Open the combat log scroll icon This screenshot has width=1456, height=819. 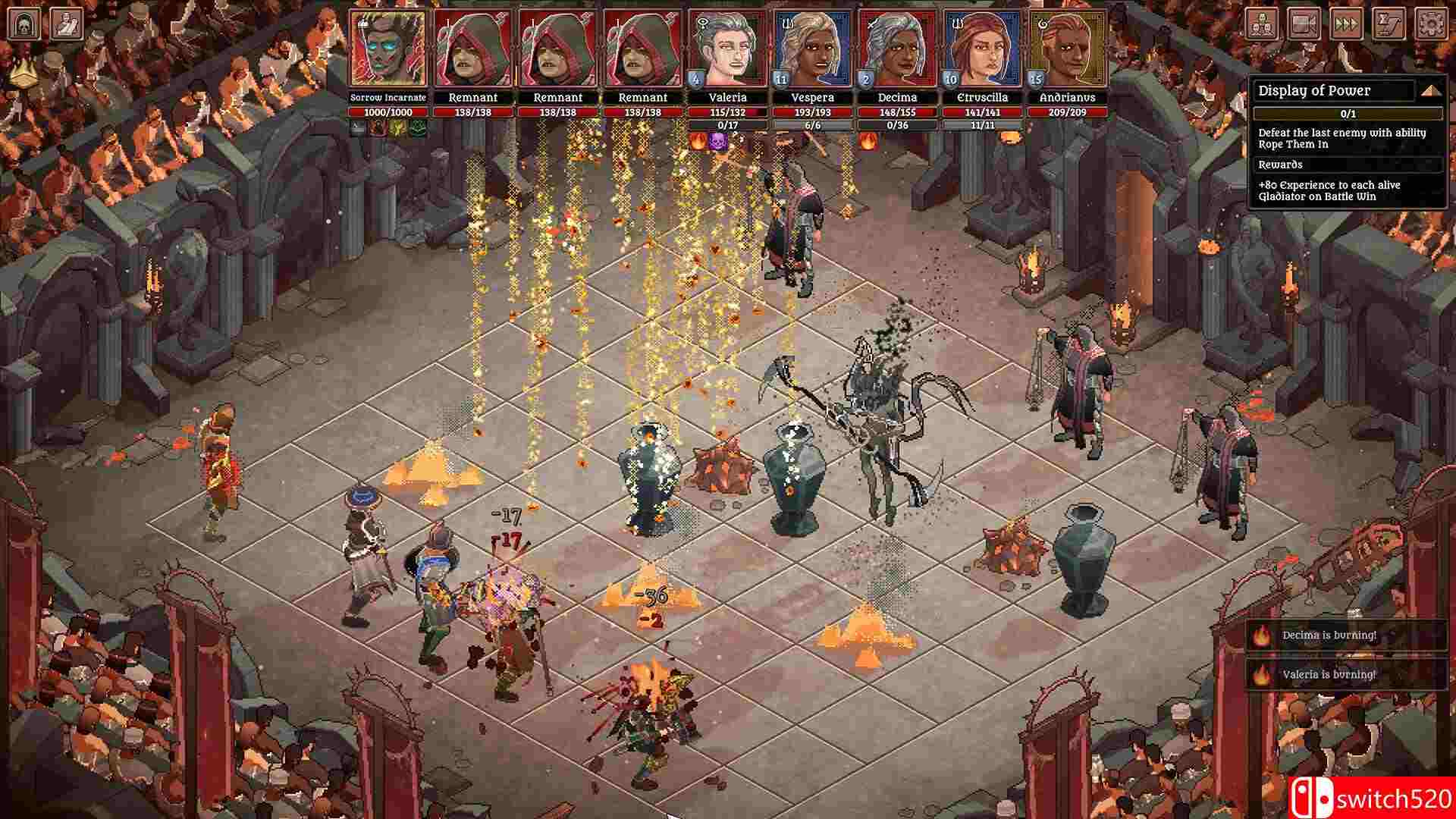1388,24
